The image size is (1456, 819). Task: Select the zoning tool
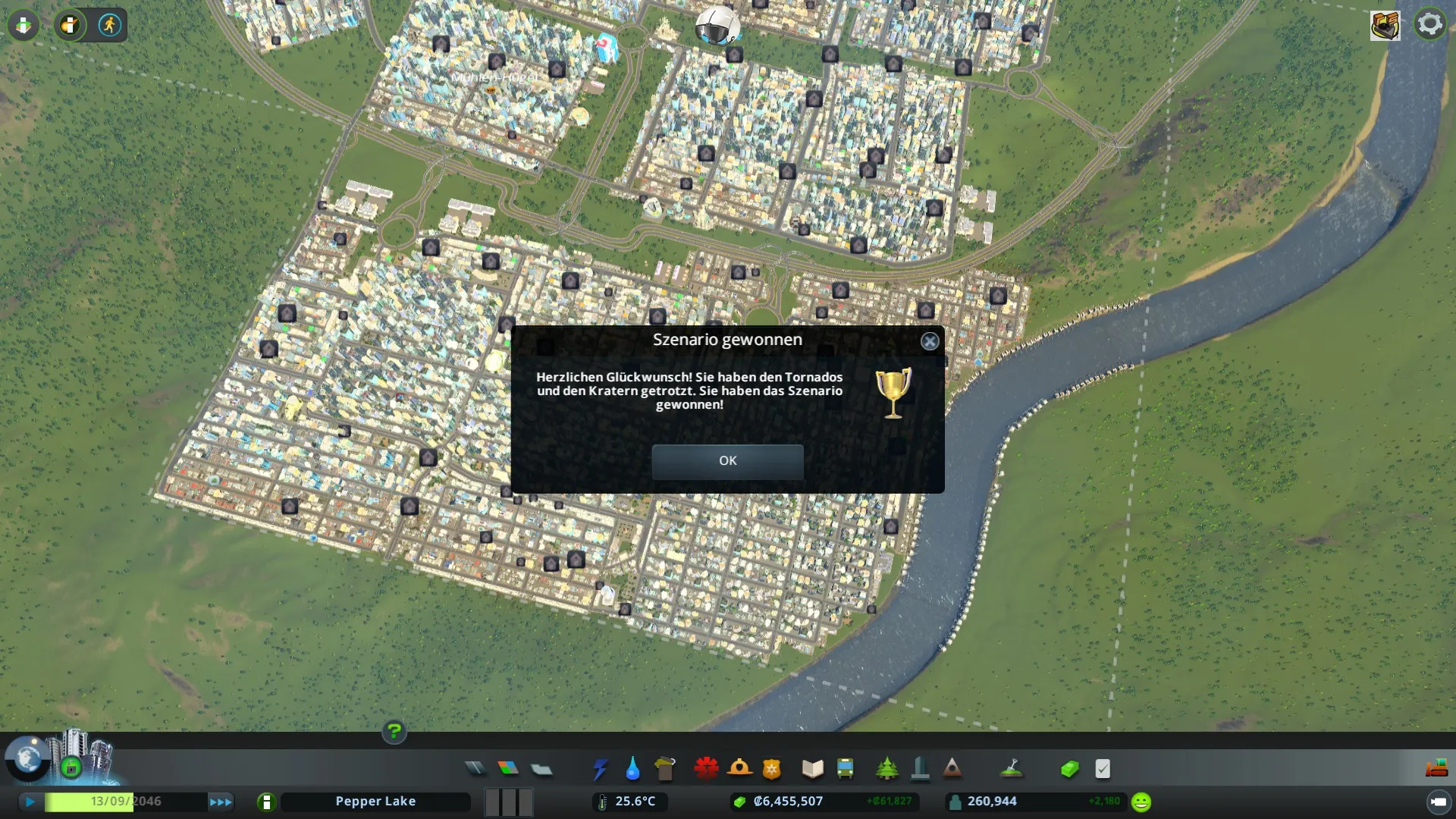tap(508, 769)
